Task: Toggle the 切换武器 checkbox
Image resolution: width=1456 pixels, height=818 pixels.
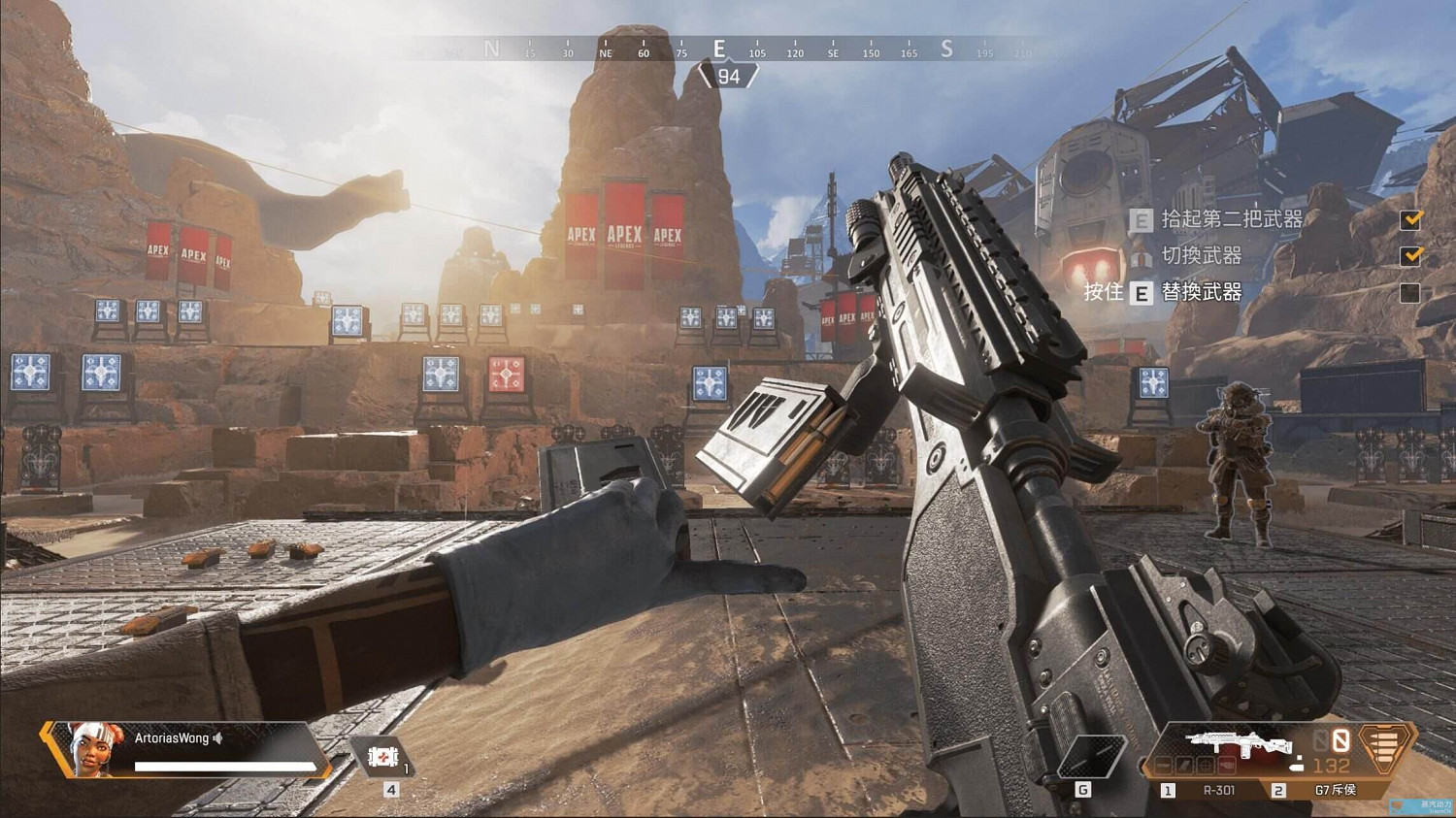Action: [1410, 256]
